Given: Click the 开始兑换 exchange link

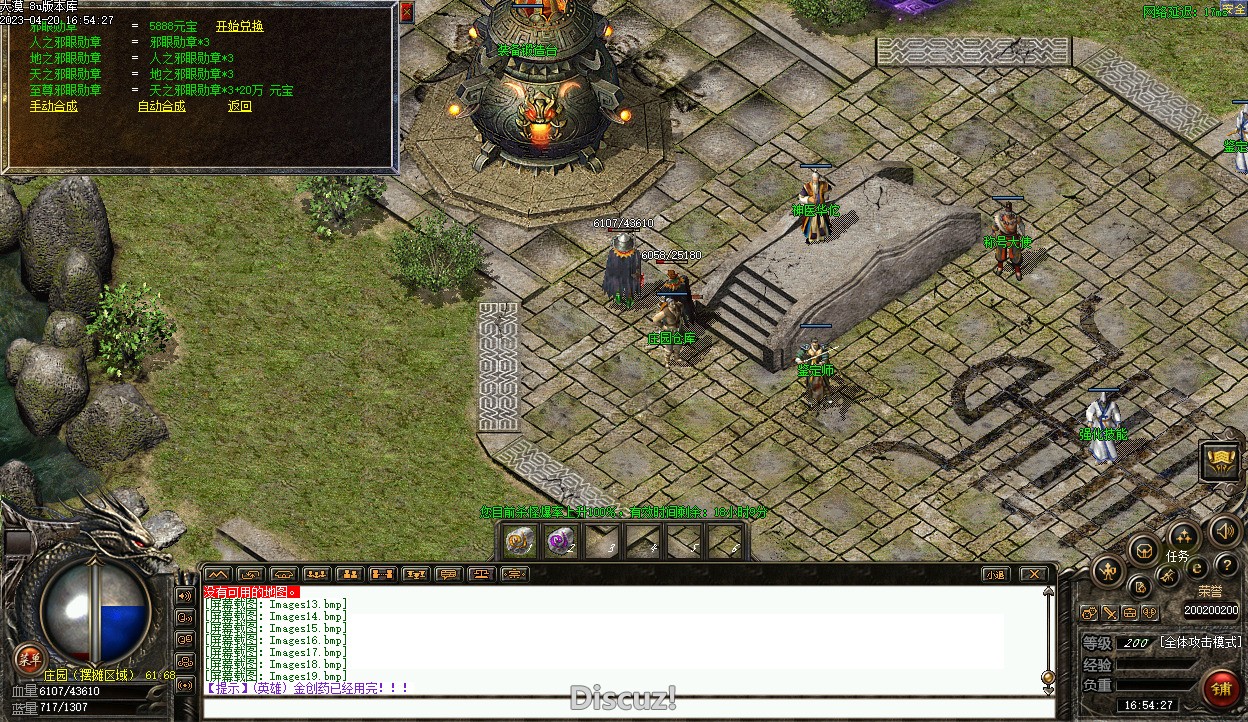Looking at the screenshot, I should pos(239,26).
